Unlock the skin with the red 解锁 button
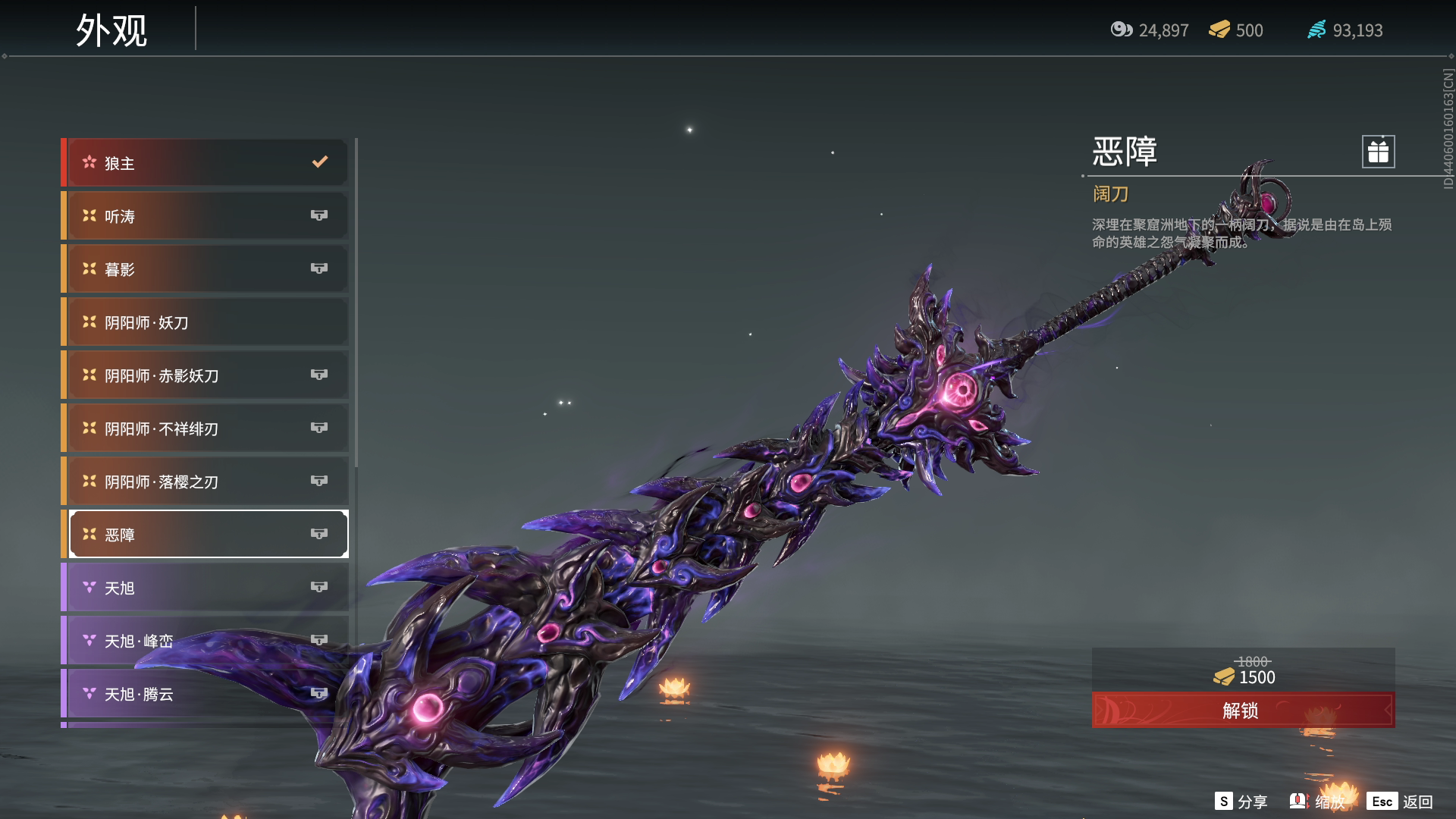This screenshot has width=1456, height=819. (x=1242, y=711)
